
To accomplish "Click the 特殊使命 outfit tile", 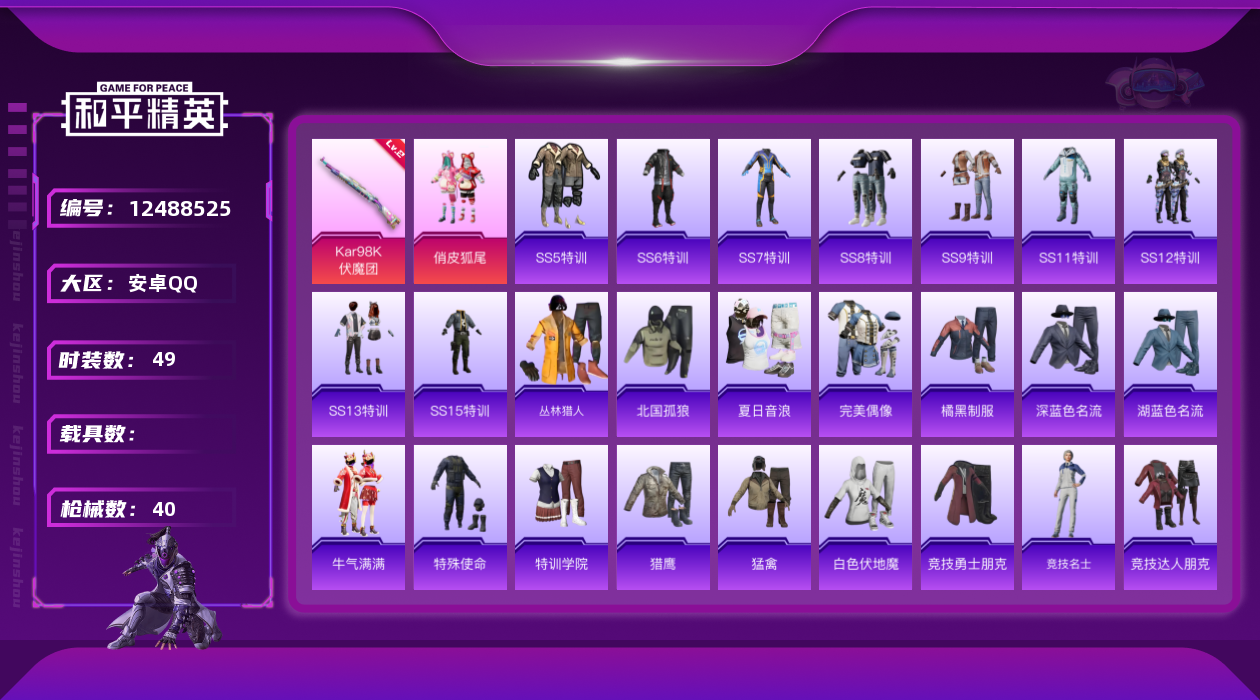I will pos(460,517).
